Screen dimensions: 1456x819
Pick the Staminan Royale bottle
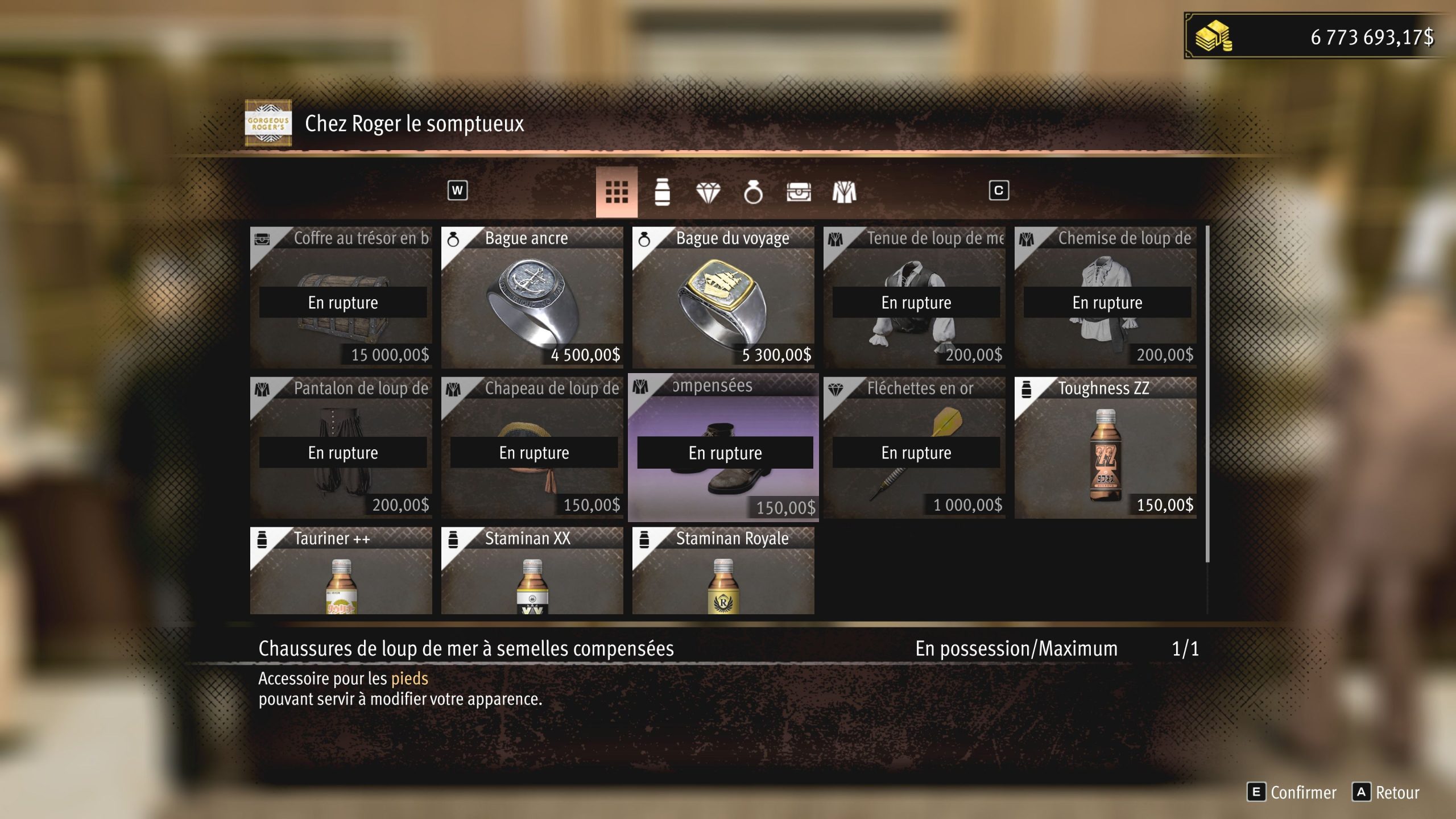coord(723,570)
